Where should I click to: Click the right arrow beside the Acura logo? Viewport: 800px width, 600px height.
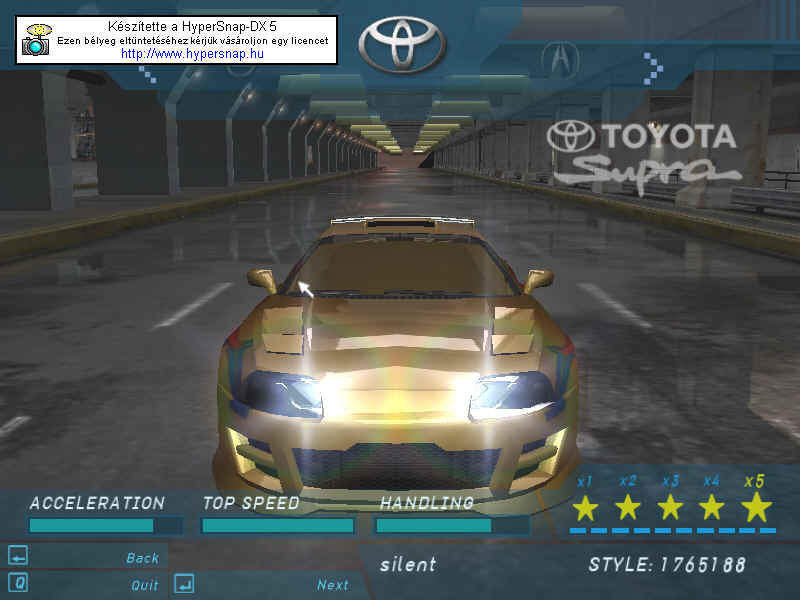point(652,67)
